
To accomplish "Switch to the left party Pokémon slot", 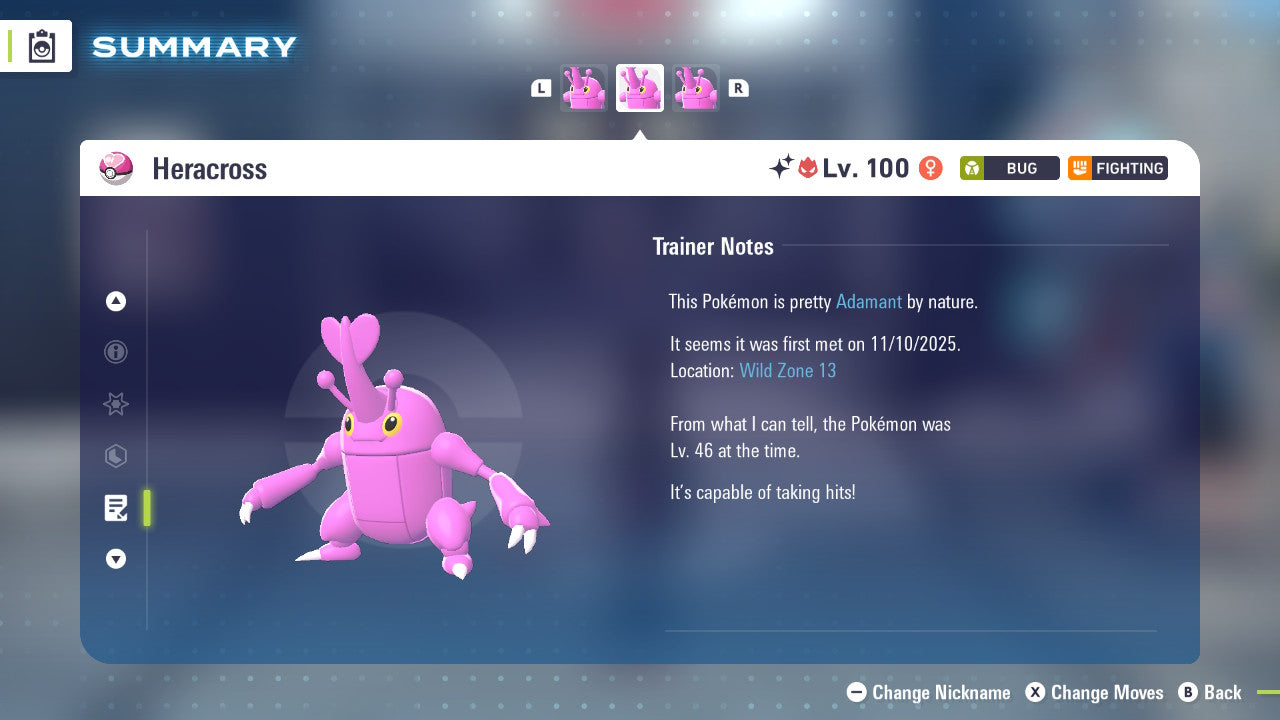I will pos(584,87).
